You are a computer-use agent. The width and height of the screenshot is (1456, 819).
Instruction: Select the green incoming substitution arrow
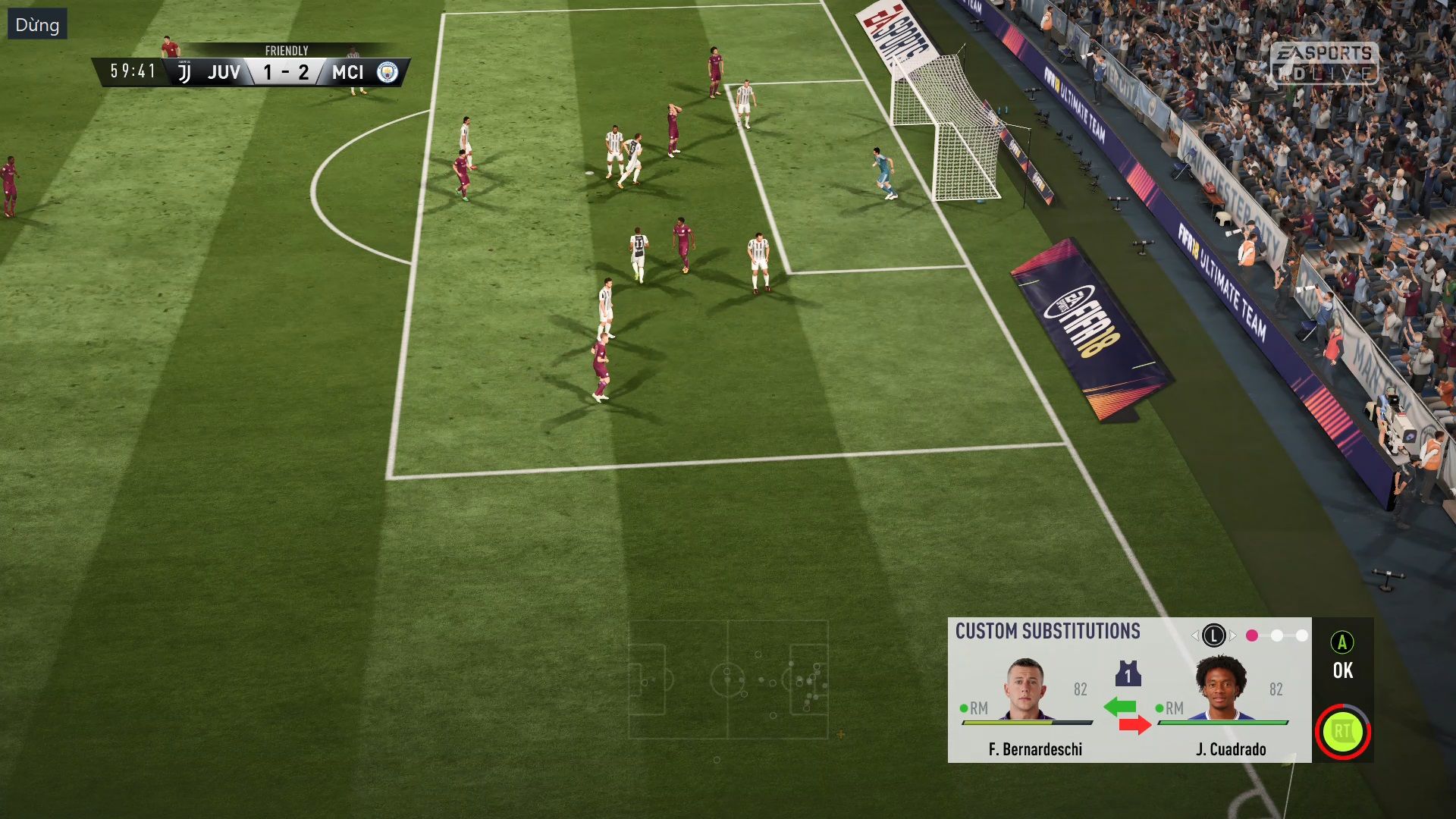coord(1120,705)
